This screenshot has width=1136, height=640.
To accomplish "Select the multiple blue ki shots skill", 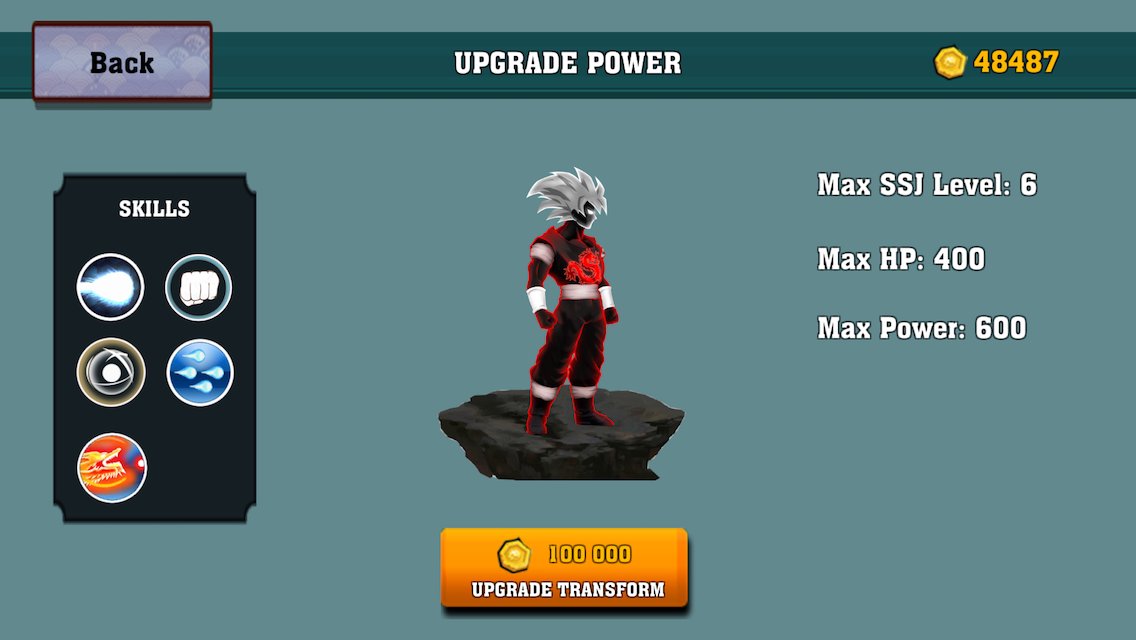I will click(x=200, y=373).
